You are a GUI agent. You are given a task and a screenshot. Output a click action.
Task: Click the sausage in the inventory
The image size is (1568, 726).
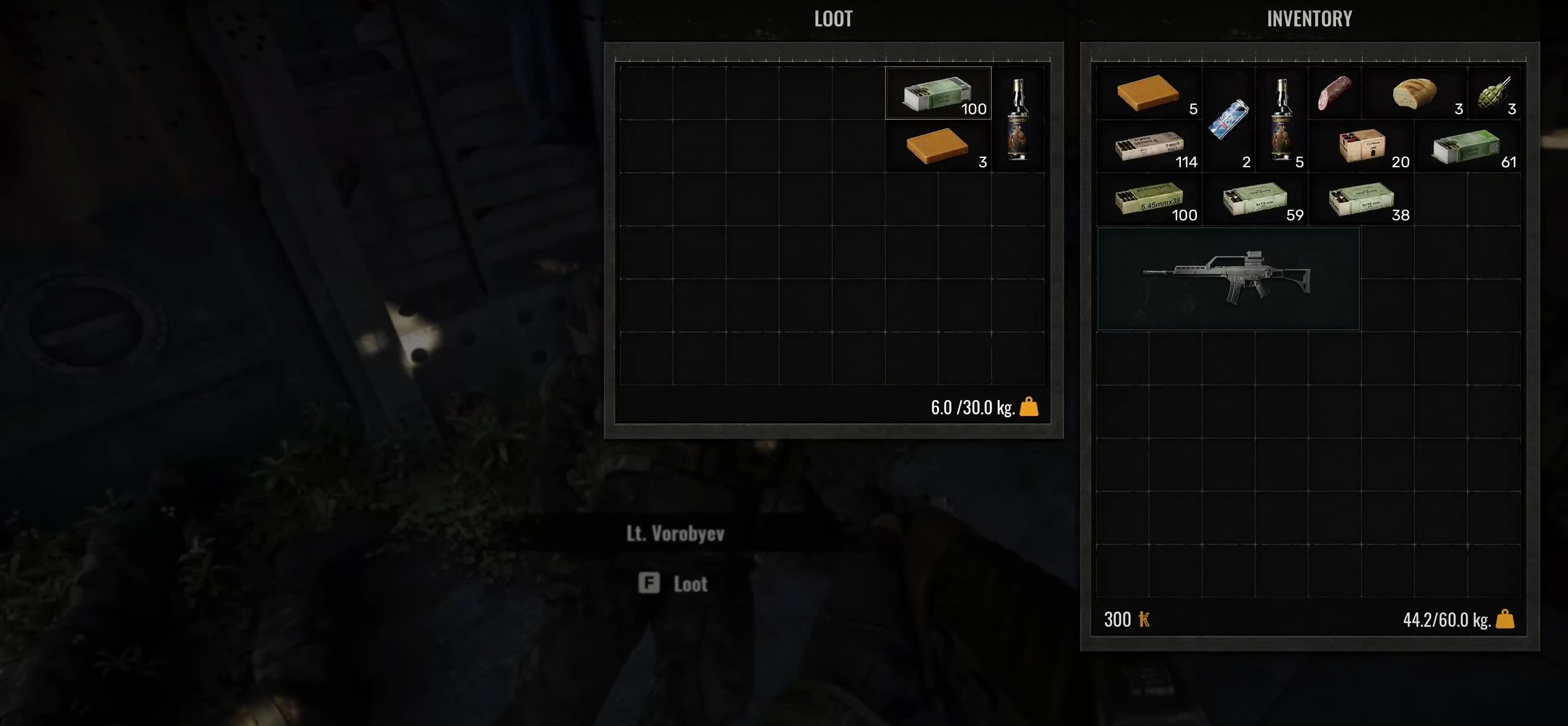1334,94
